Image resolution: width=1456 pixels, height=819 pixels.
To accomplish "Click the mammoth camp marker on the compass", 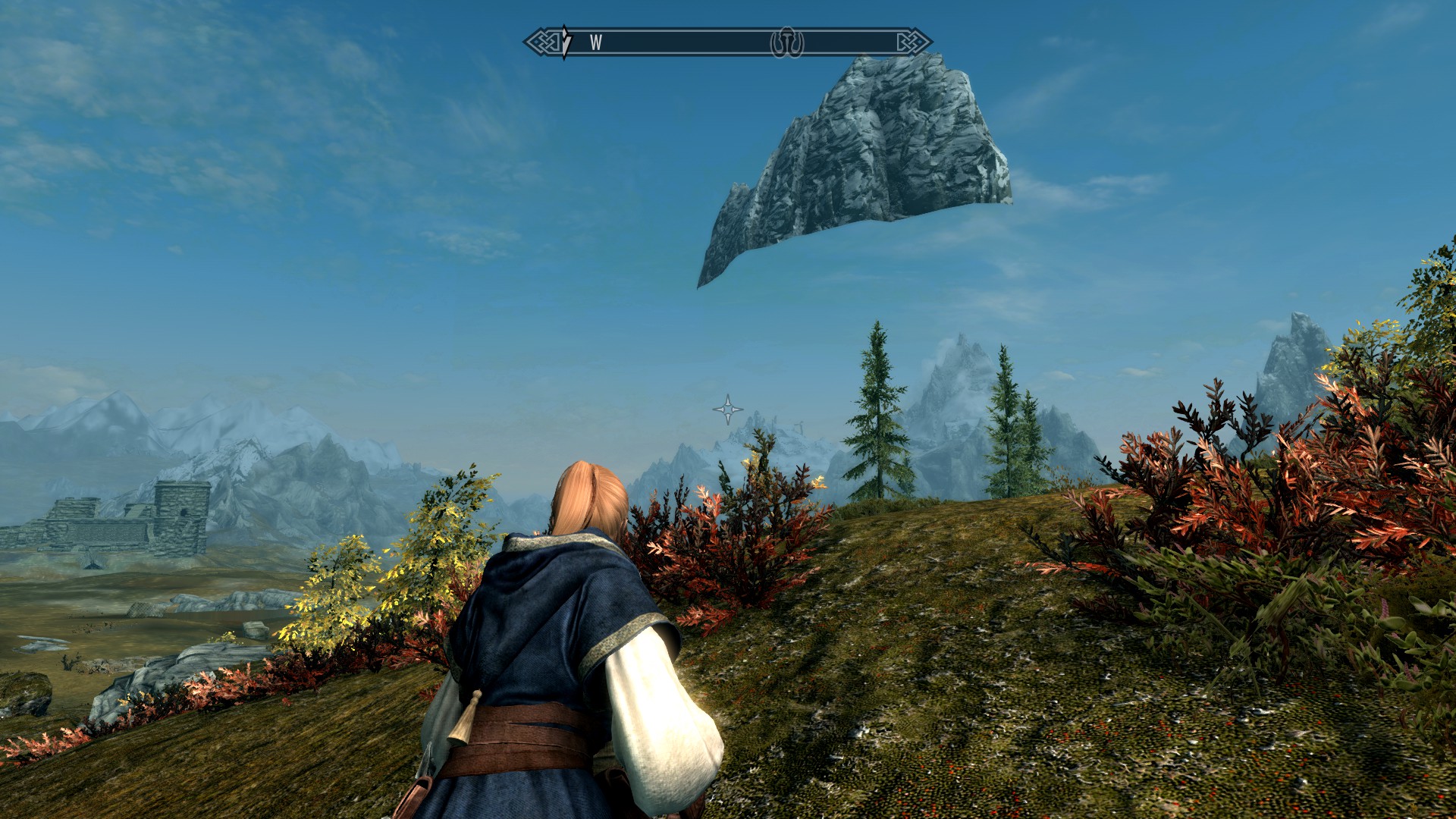I will tap(787, 42).
